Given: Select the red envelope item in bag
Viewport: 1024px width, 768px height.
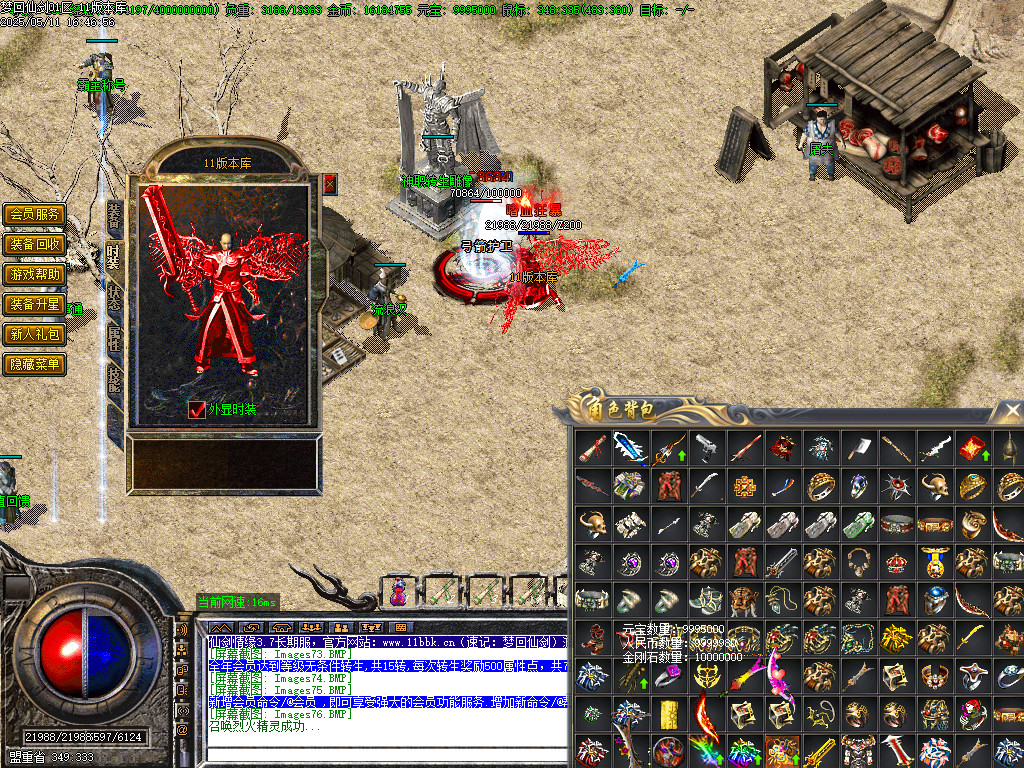Looking at the screenshot, I should pyautogui.click(x=971, y=447).
